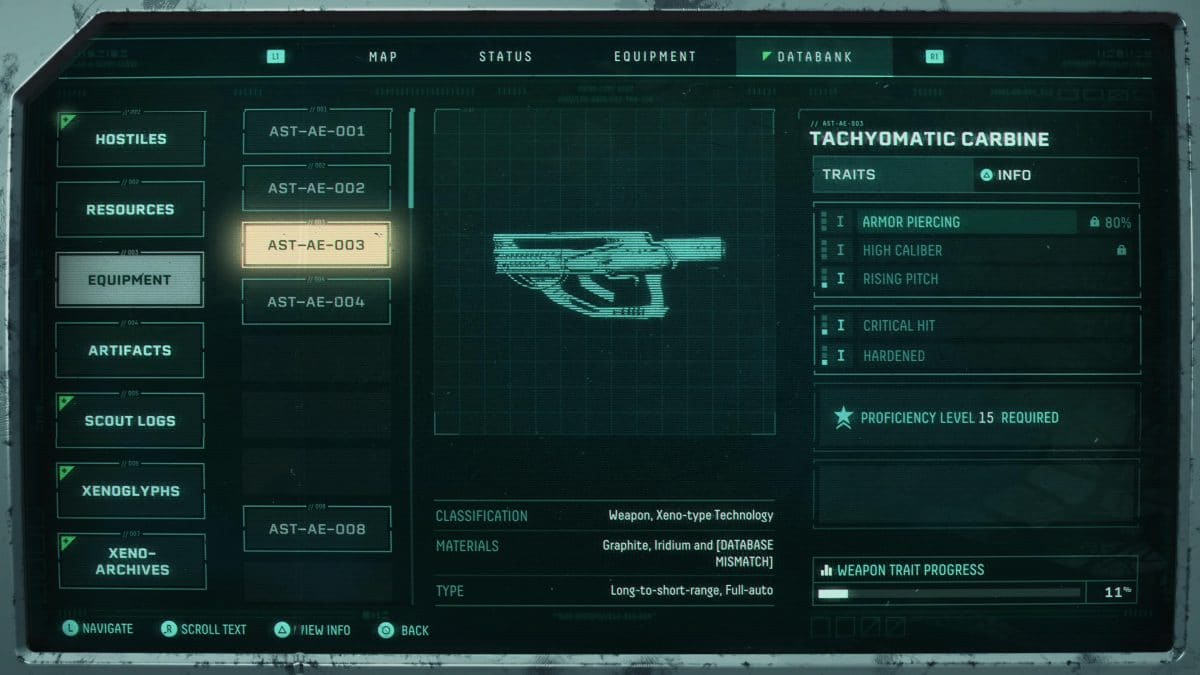
Task: Click the highlighted AST-AE-003 entry
Action: (317, 245)
